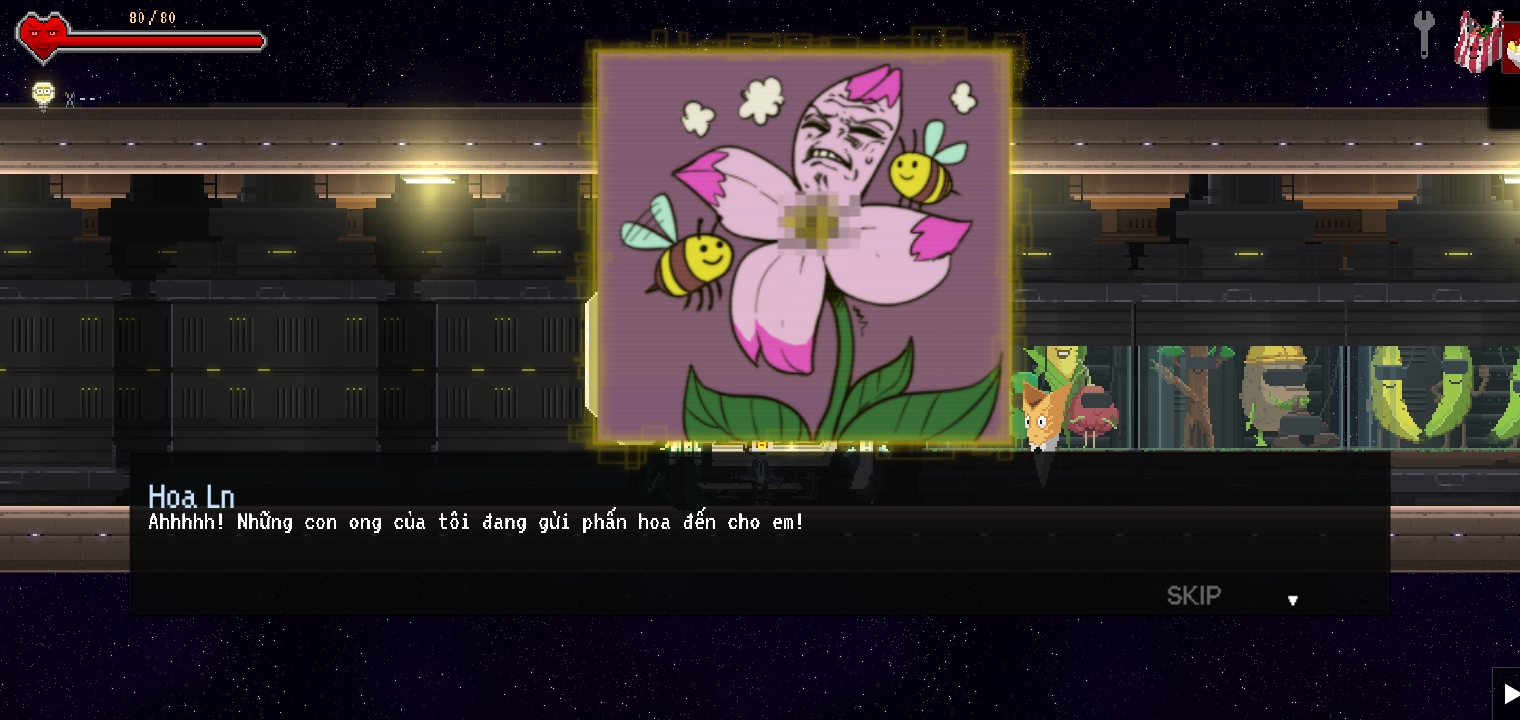1520x720 pixels.
Task: Select the striped bacon character icon
Action: (x=1477, y=42)
